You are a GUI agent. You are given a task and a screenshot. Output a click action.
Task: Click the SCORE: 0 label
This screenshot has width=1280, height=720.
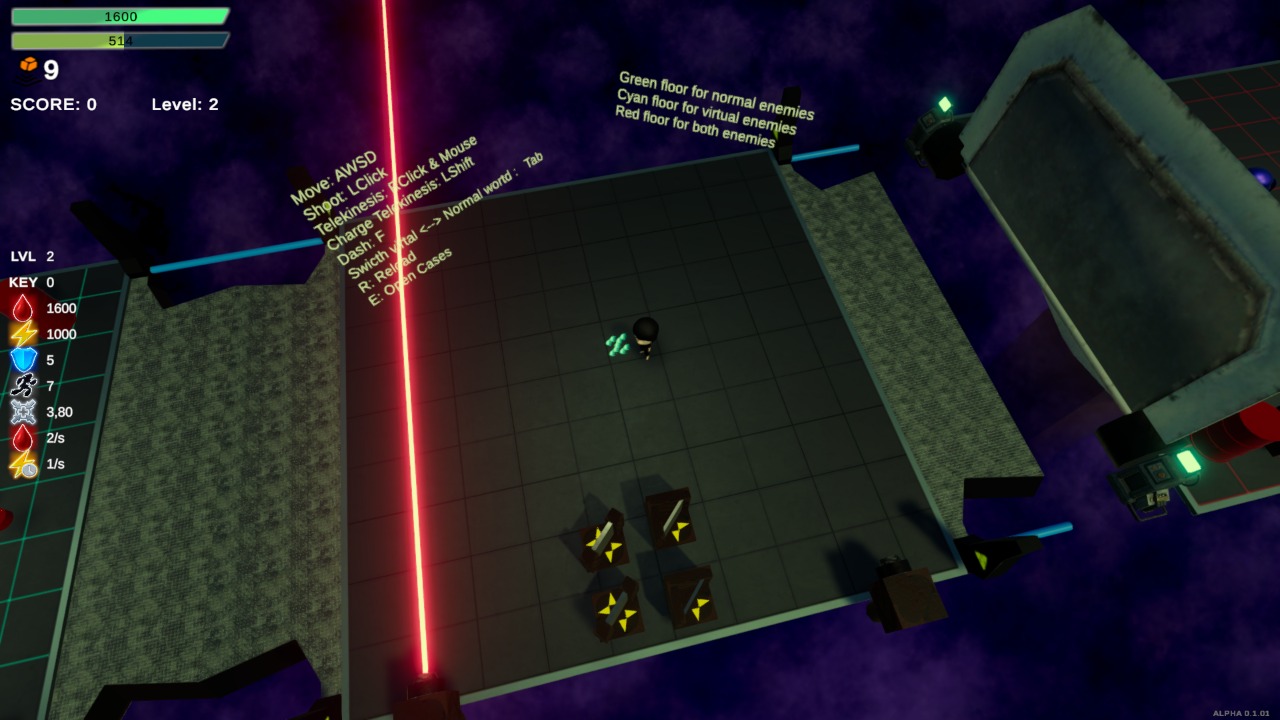52,104
